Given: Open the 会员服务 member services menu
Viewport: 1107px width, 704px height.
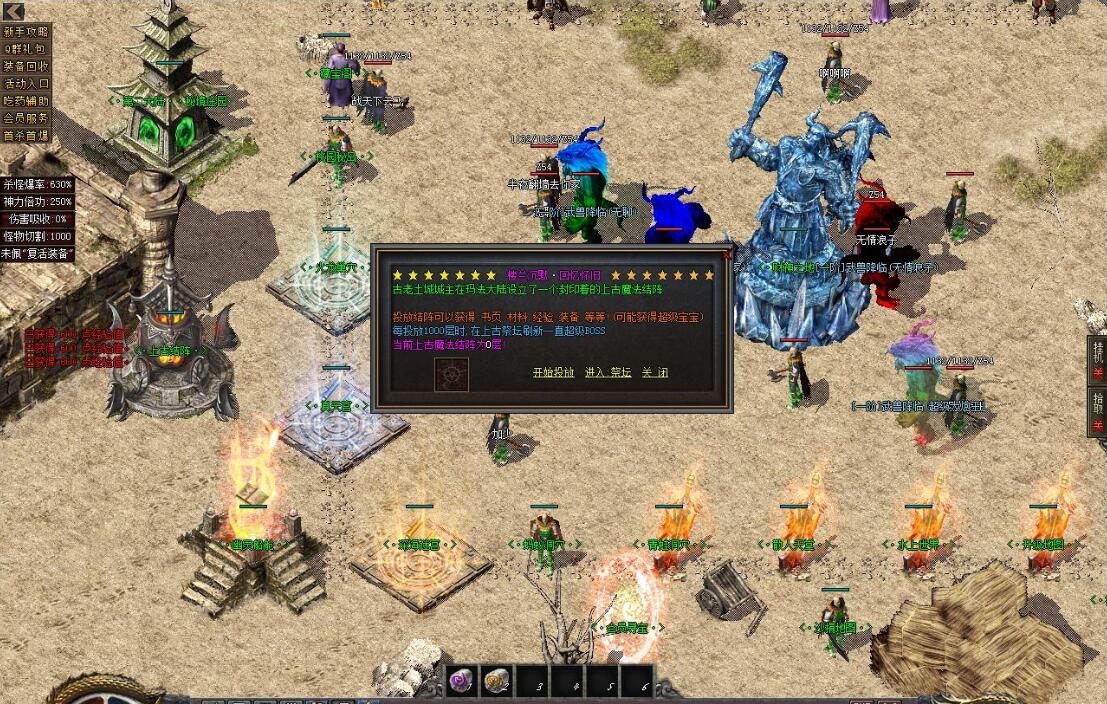Looking at the screenshot, I should tap(26, 118).
